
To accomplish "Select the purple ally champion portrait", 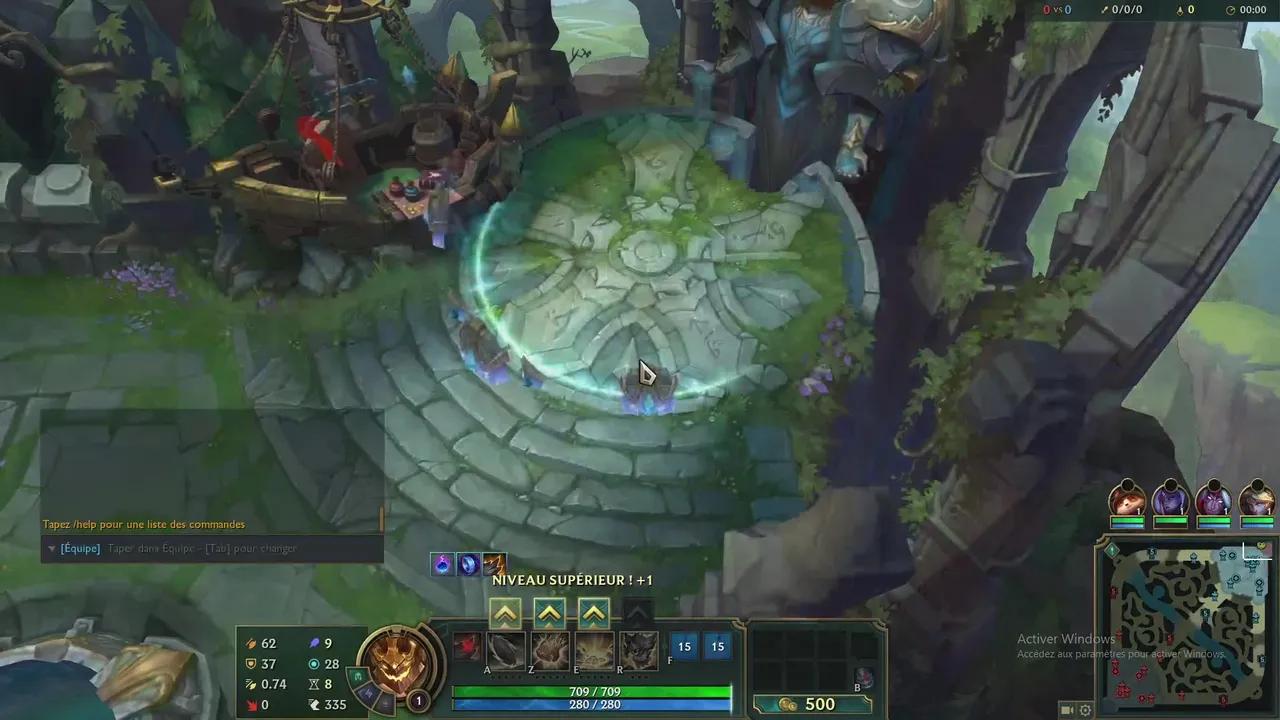I will click(1171, 502).
